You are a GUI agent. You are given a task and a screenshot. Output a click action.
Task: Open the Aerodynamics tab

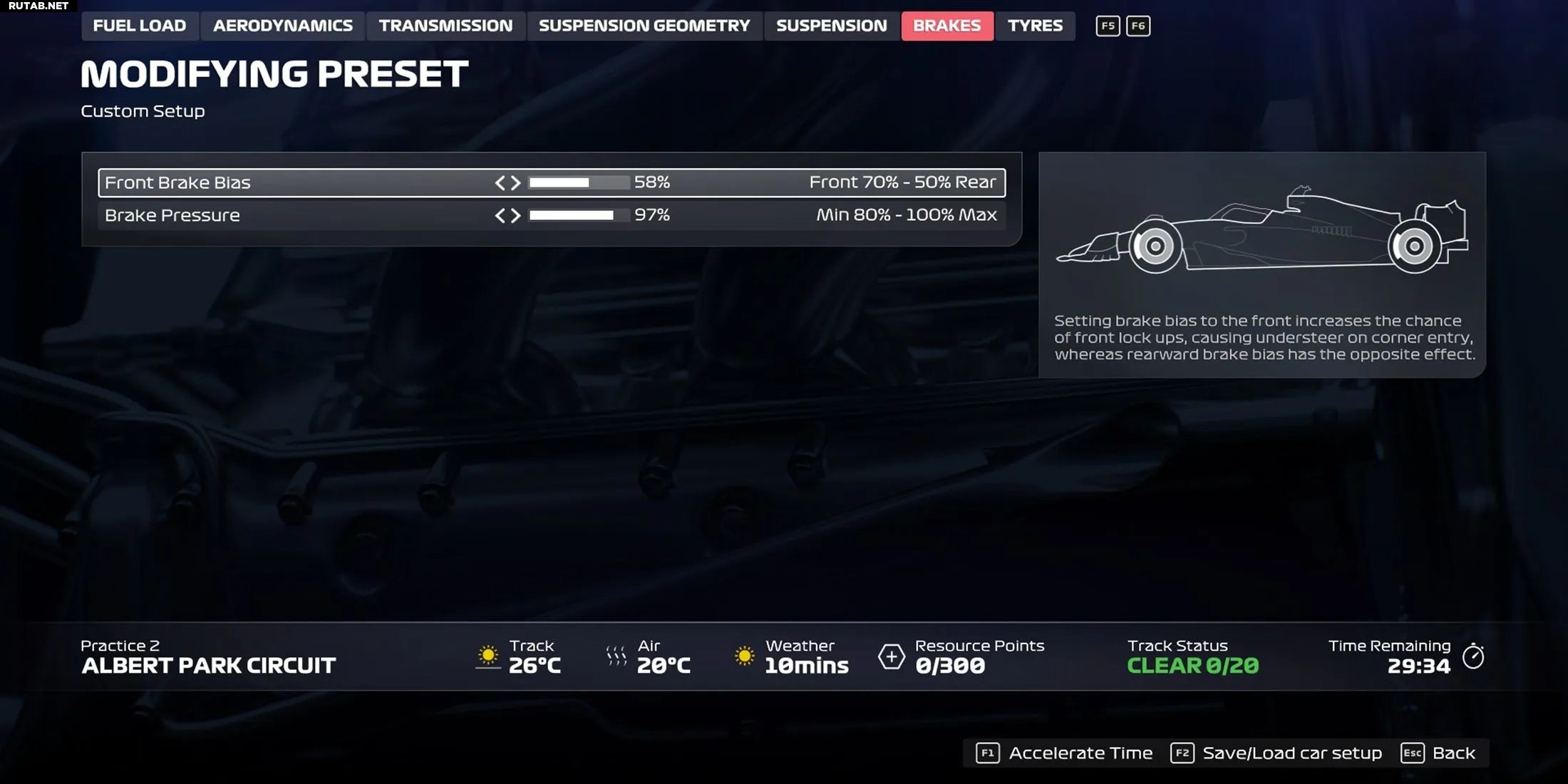pos(283,26)
